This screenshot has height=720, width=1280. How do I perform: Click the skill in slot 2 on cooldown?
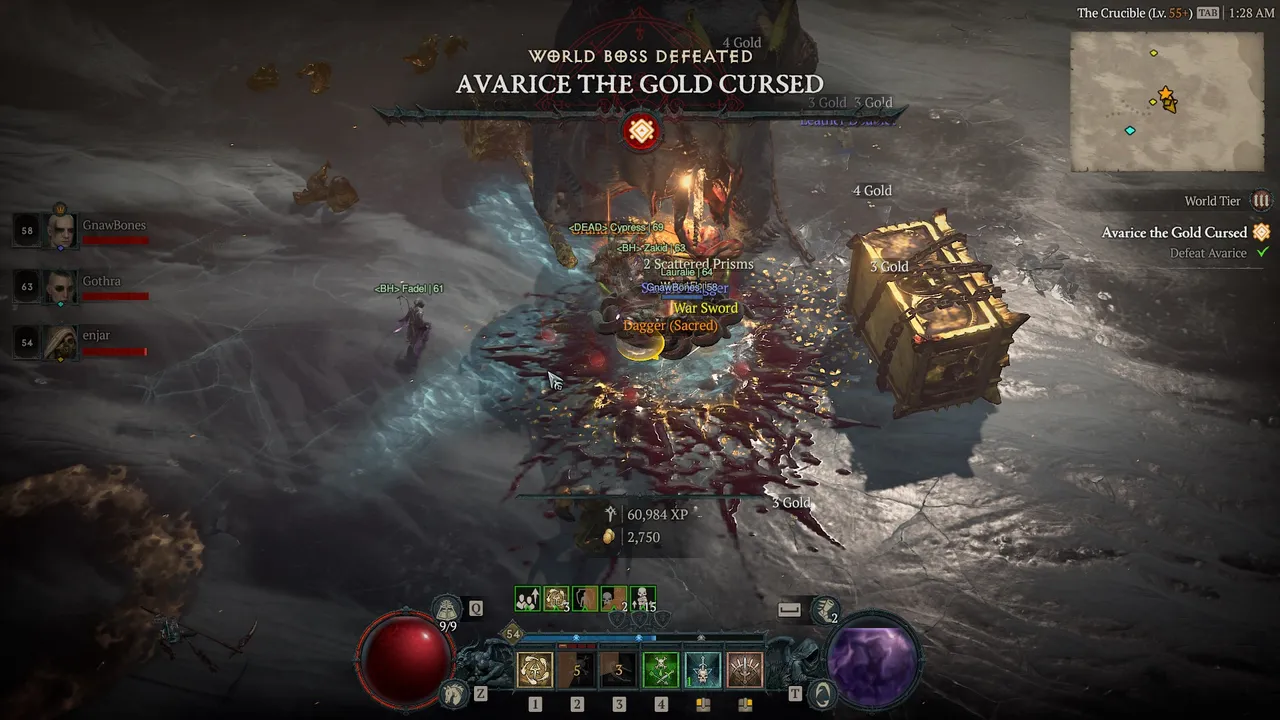577,670
